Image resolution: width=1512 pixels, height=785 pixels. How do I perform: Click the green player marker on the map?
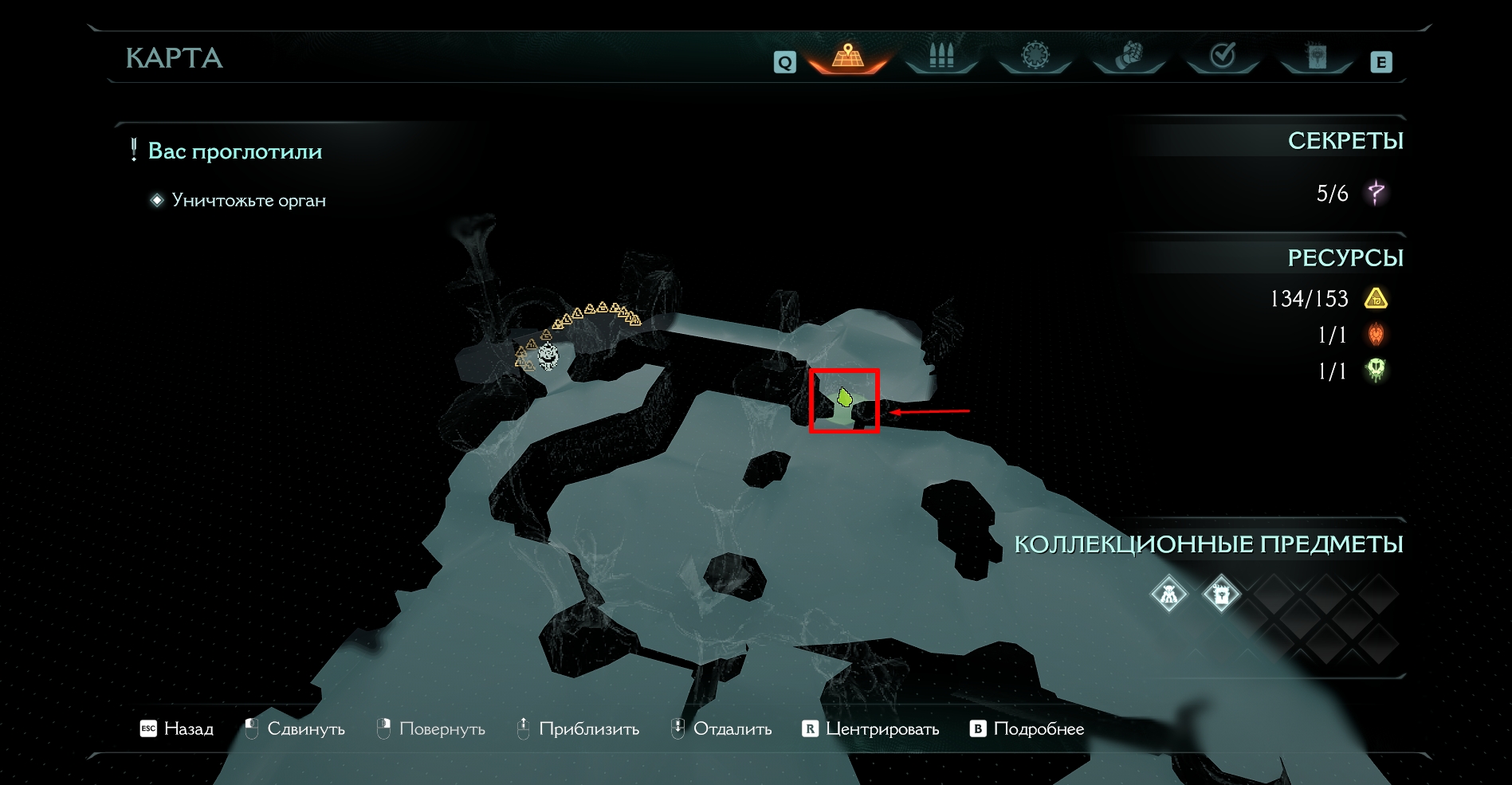(x=845, y=396)
